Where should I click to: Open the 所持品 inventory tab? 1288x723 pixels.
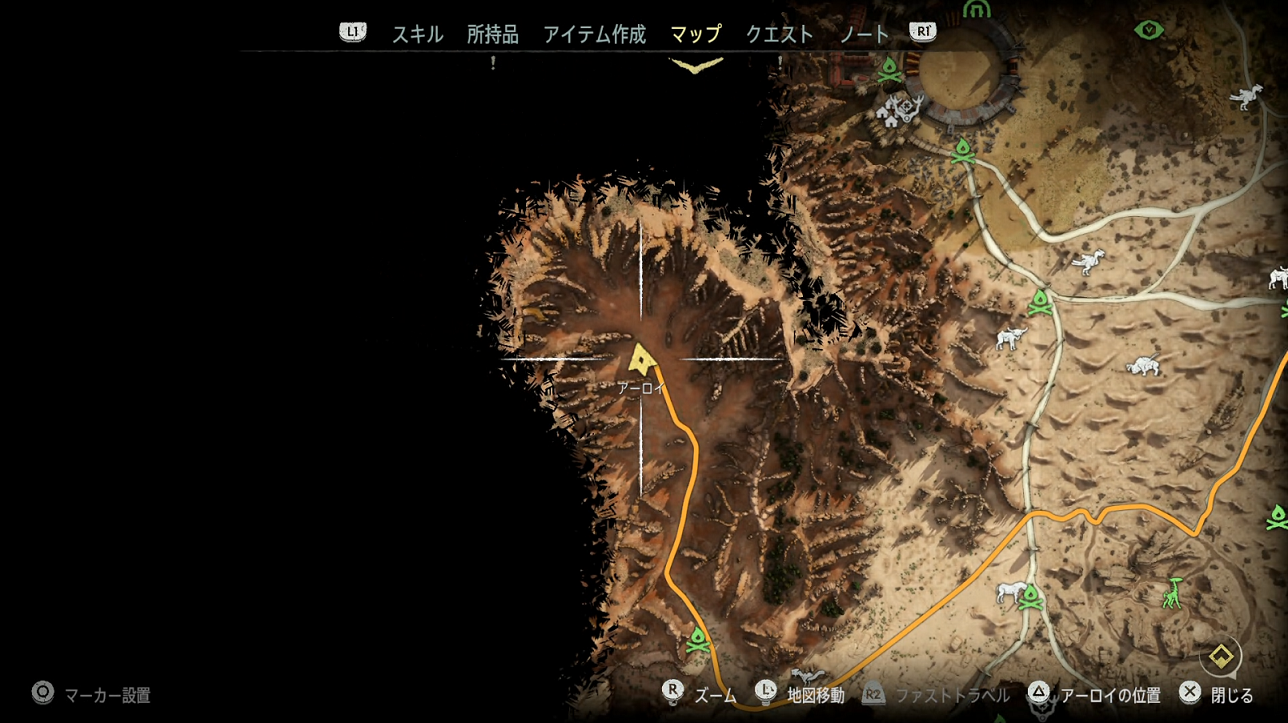(492, 34)
